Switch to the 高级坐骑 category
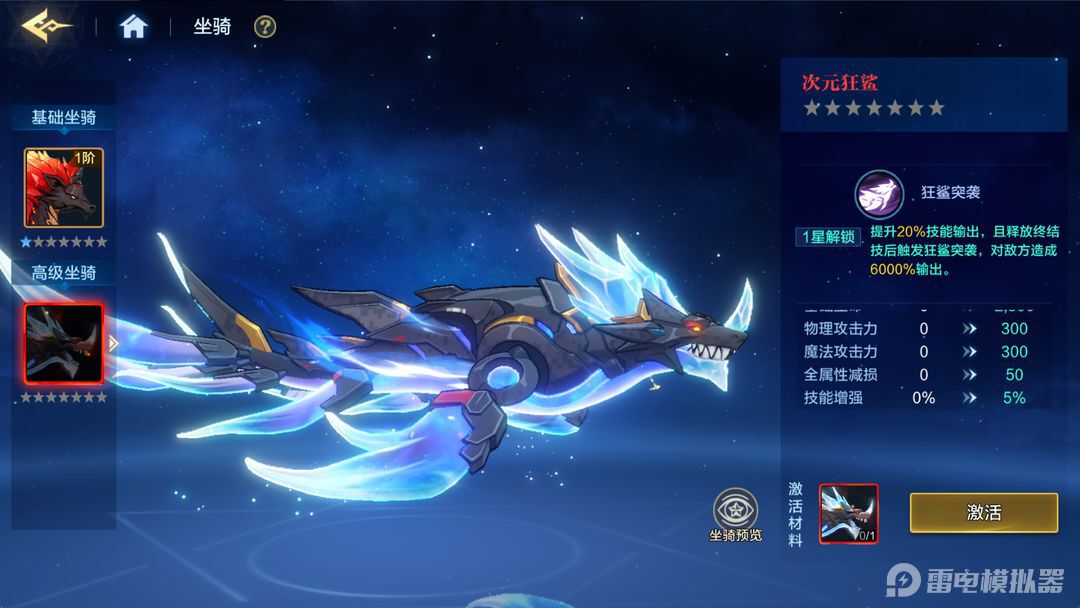This screenshot has height=608, width=1080. (x=64, y=273)
